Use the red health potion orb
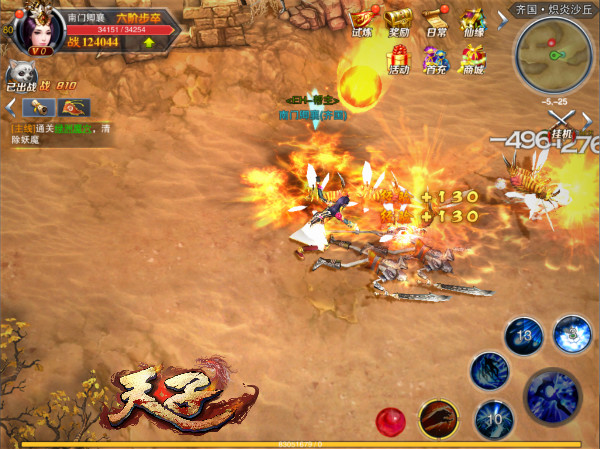 (x=390, y=420)
